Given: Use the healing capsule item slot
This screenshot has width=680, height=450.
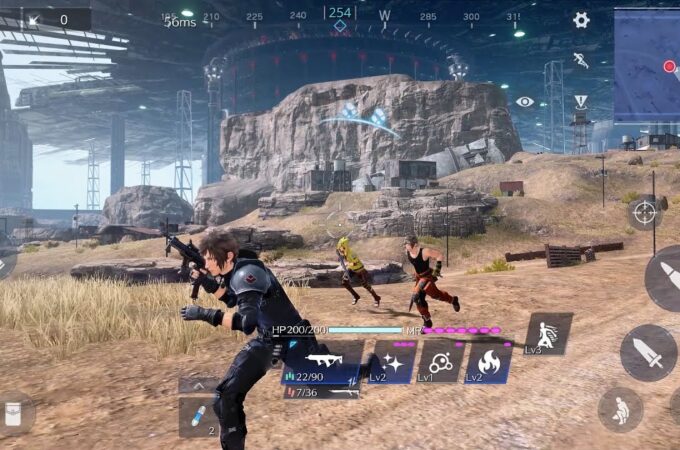Looking at the screenshot, I should (x=198, y=416).
